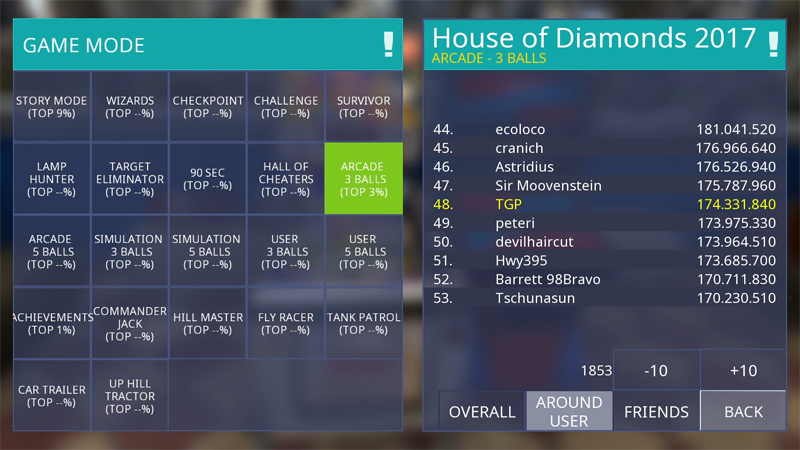Show rankings Around User

[x=569, y=411]
